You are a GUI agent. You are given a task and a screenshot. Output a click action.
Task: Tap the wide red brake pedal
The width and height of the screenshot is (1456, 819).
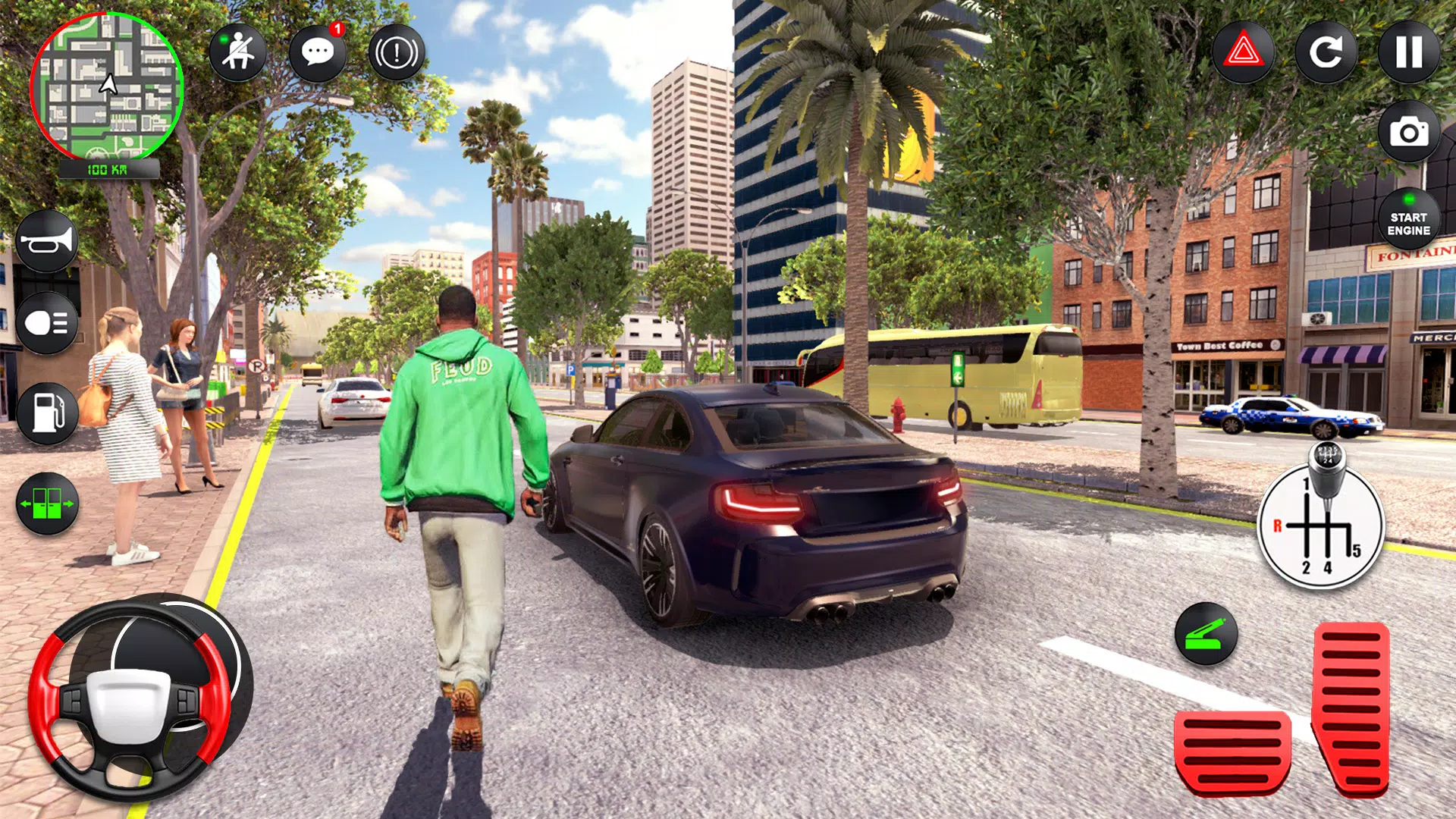tap(1232, 752)
